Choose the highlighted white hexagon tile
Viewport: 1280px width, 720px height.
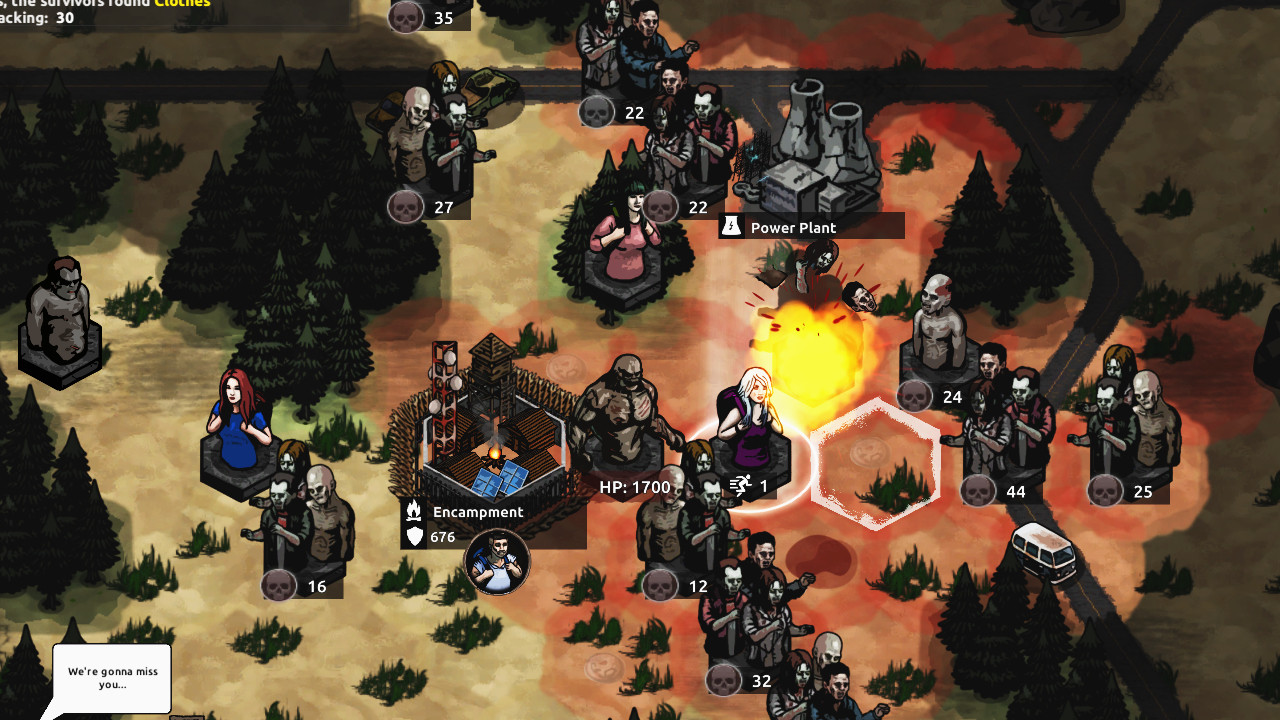[876, 464]
